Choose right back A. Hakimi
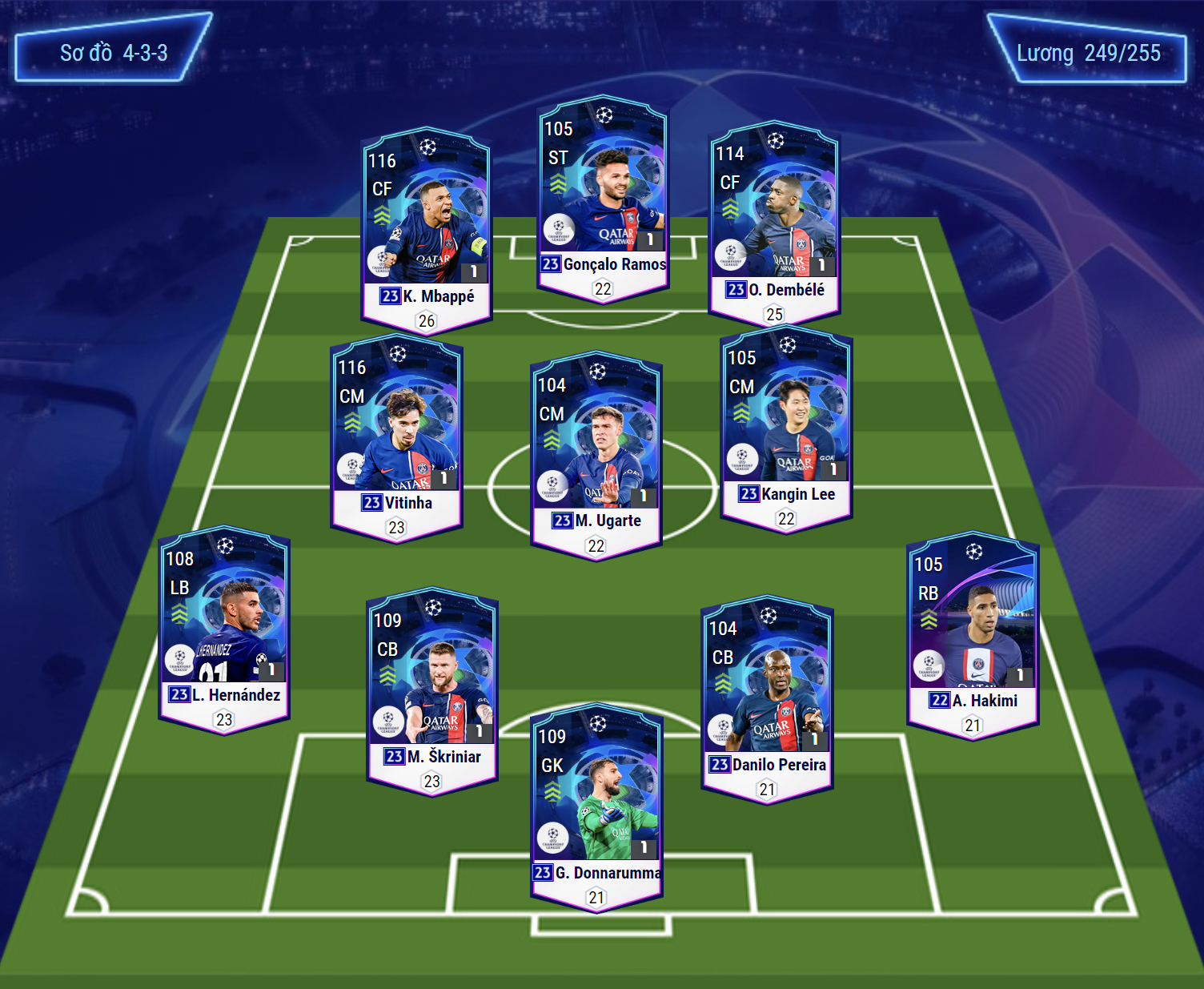 pos(973,633)
